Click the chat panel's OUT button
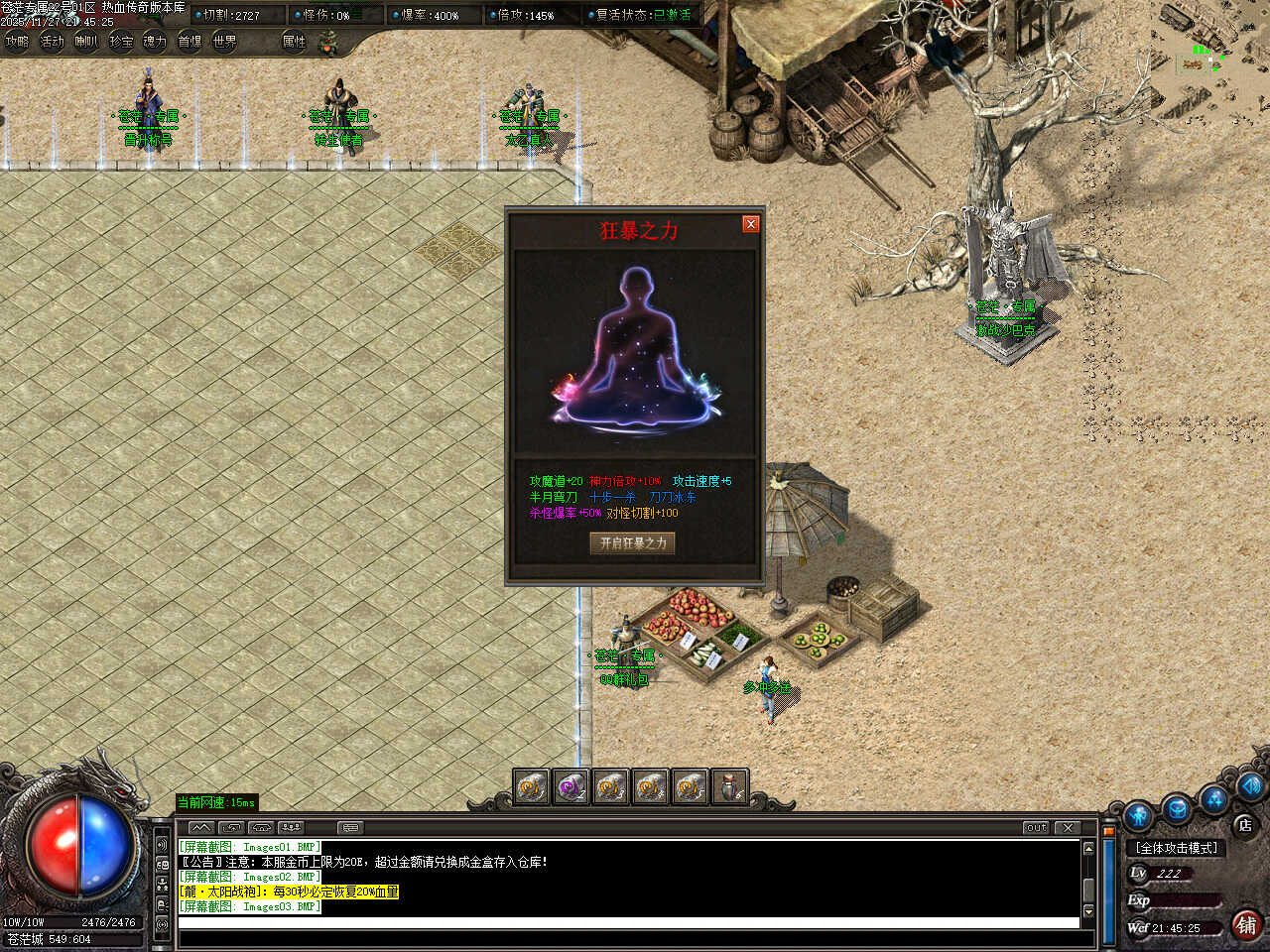 coord(1036,827)
